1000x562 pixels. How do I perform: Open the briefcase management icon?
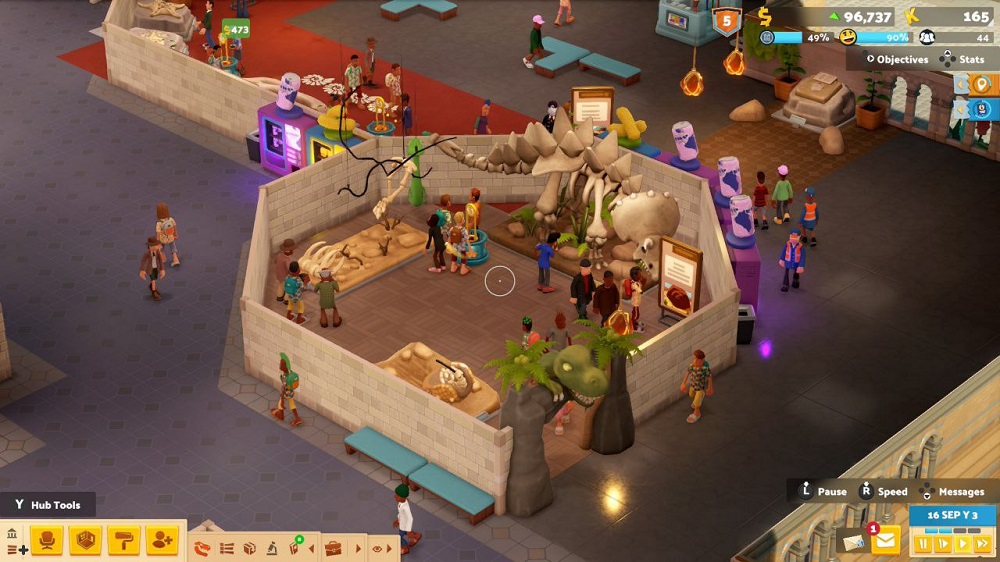[333, 548]
